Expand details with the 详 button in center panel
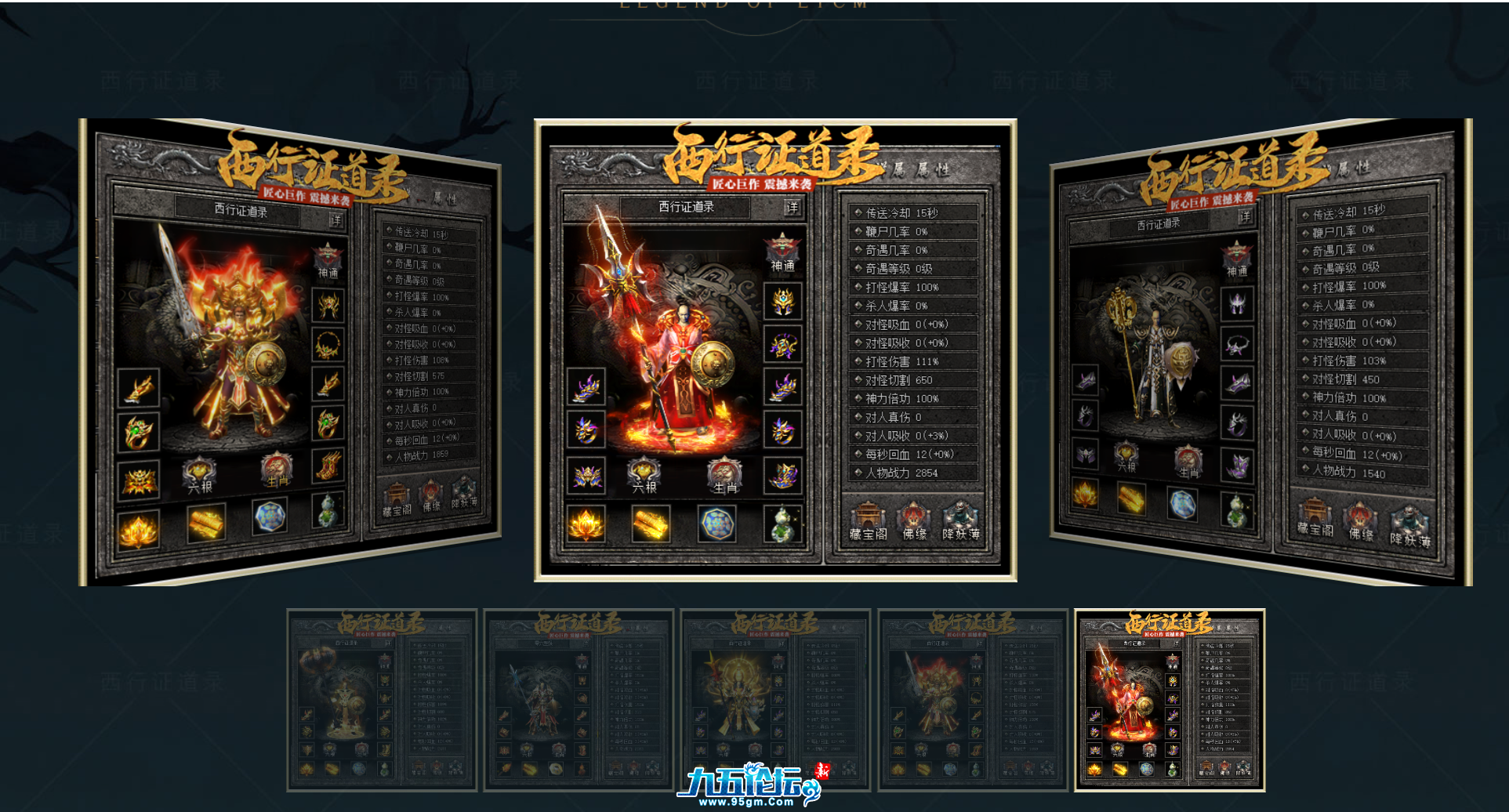Image resolution: width=1509 pixels, height=812 pixels. (x=792, y=208)
